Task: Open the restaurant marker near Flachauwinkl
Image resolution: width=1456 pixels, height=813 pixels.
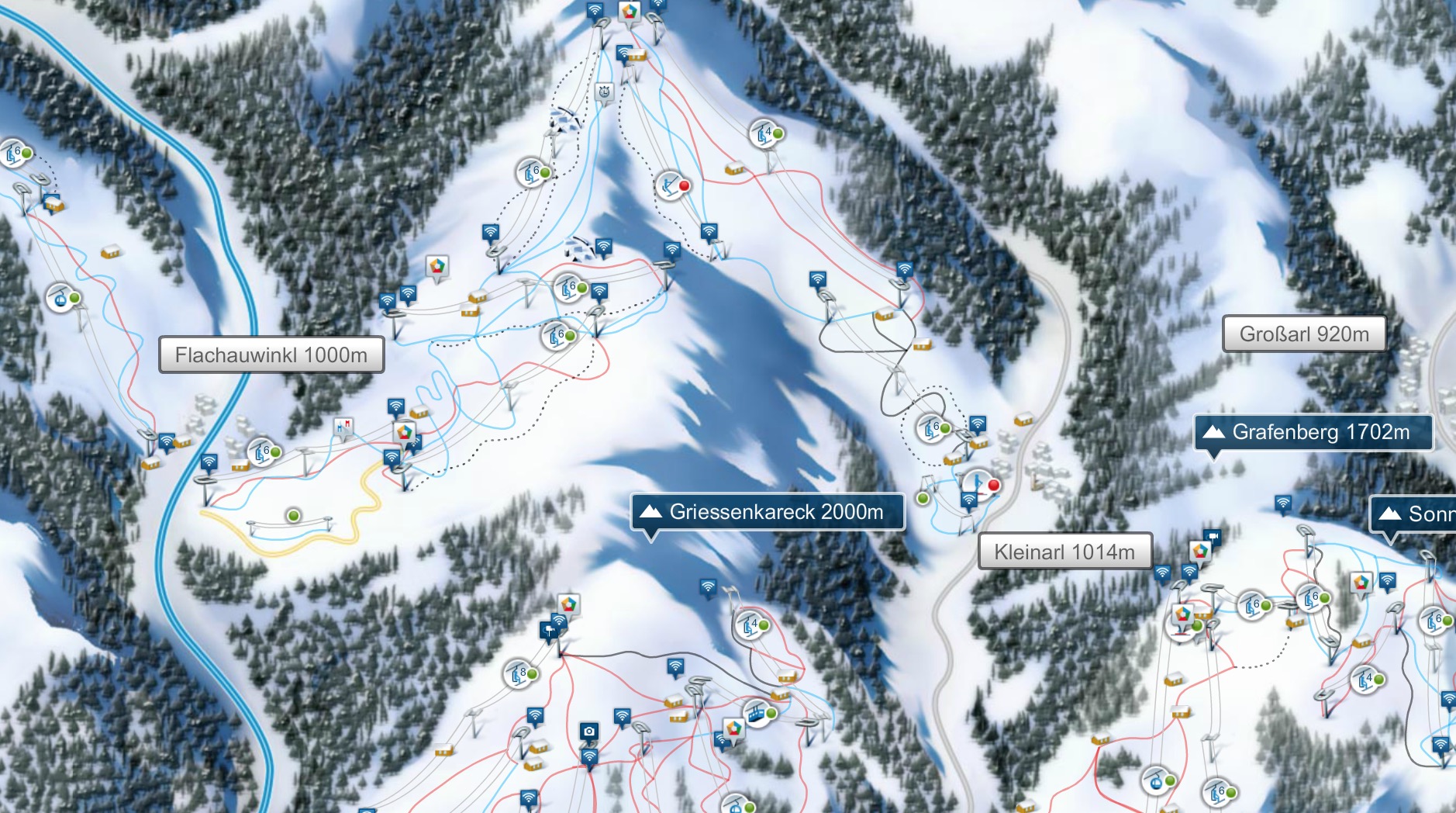Action: tap(343, 427)
